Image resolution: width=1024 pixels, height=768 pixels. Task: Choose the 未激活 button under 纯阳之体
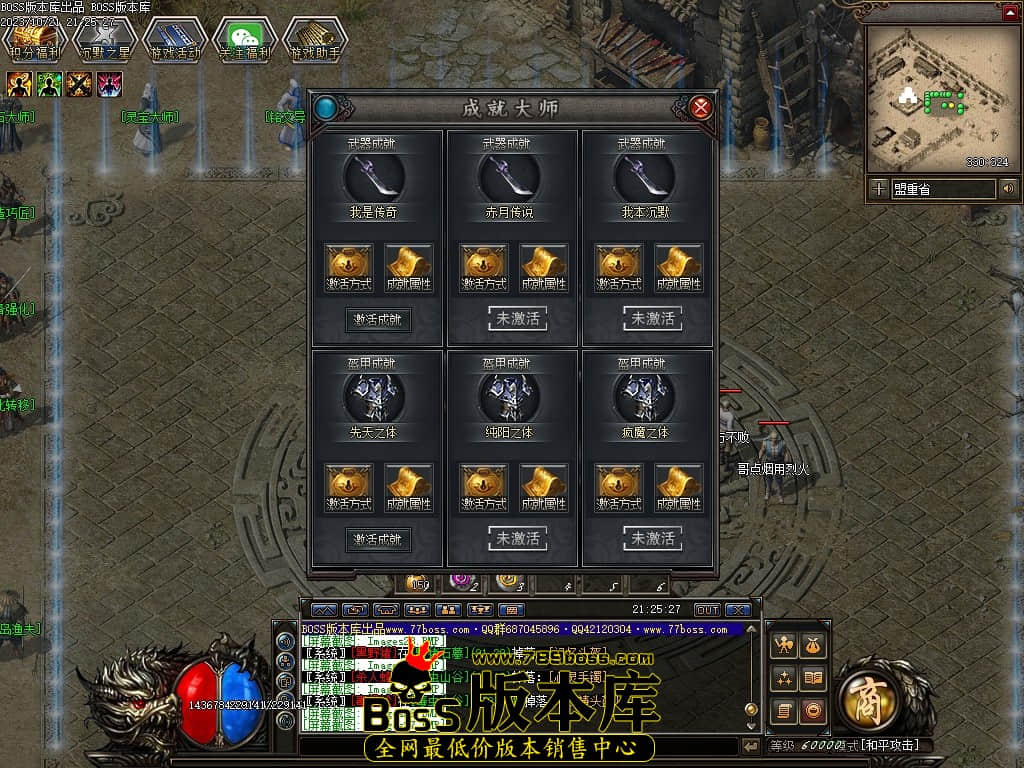pos(517,538)
